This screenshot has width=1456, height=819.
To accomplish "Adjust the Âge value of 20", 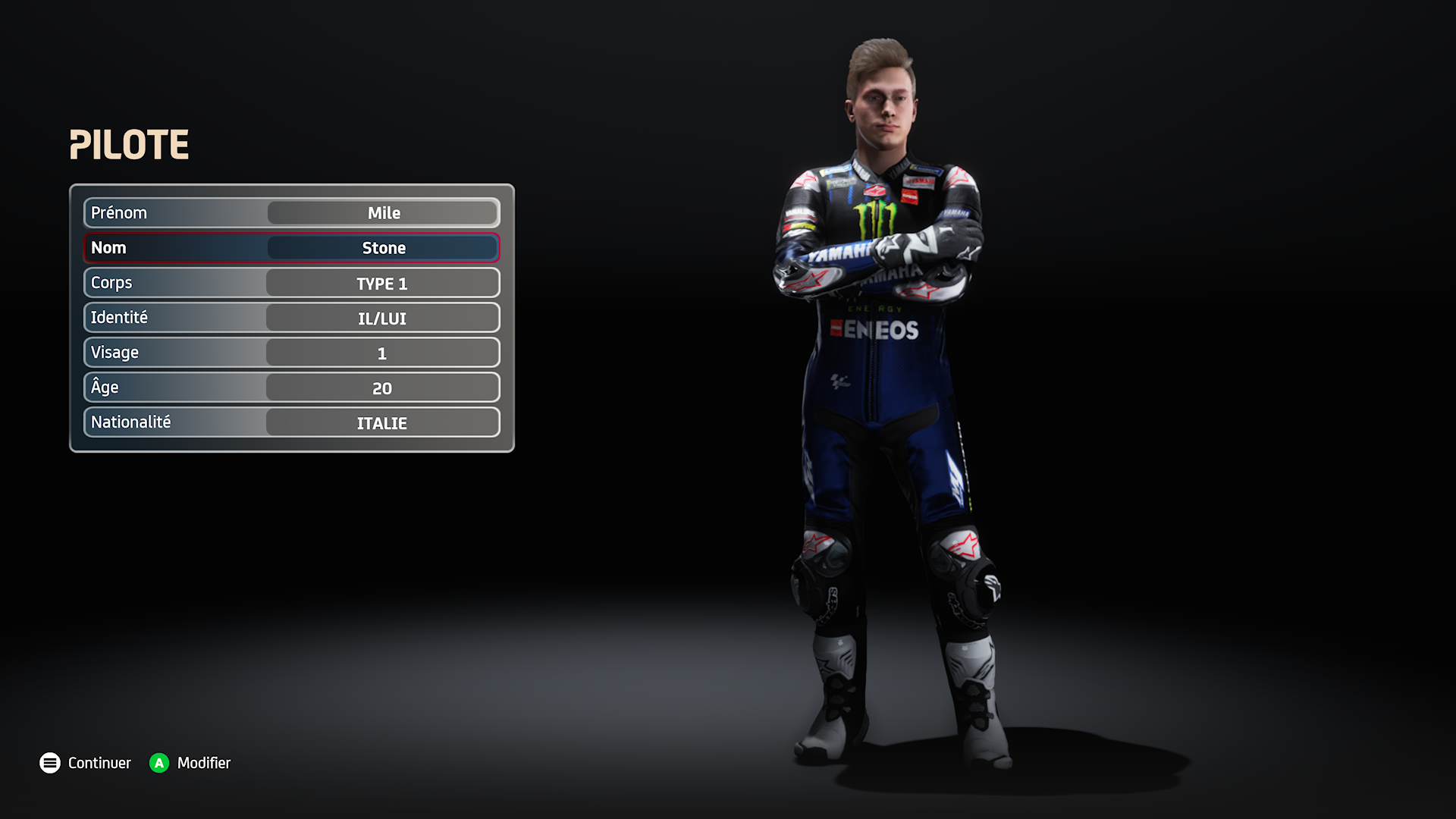I will click(382, 388).
